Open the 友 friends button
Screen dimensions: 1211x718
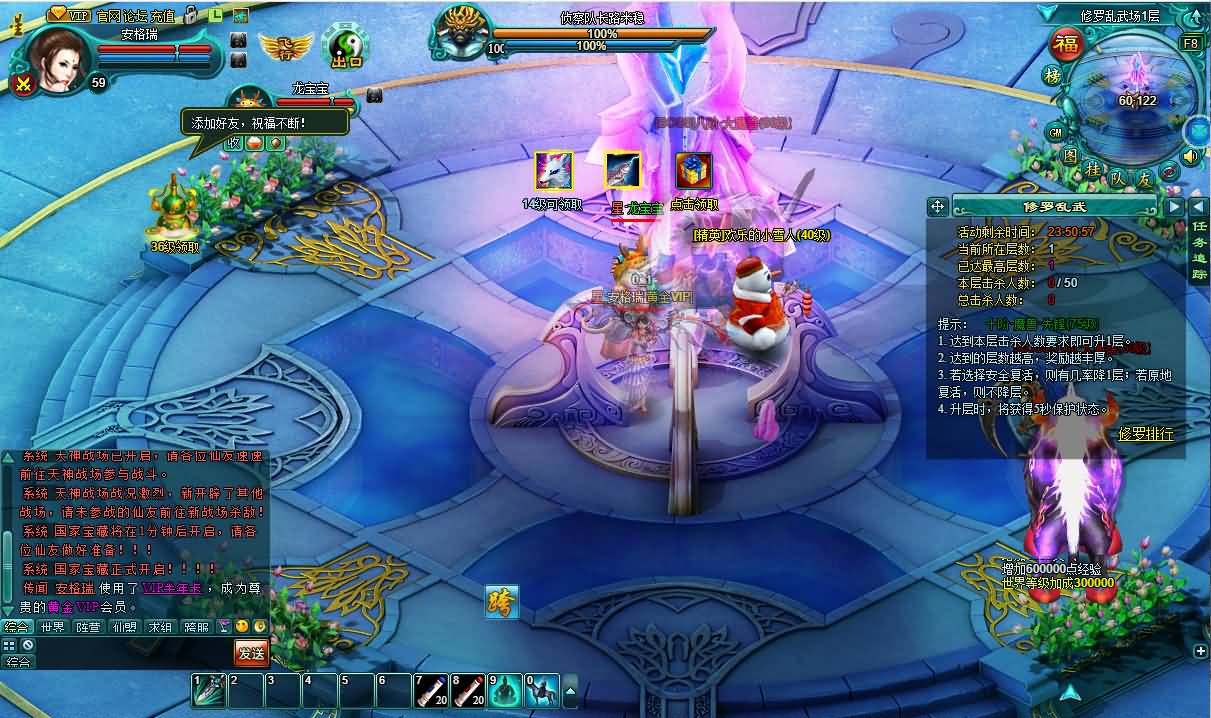coord(1145,178)
